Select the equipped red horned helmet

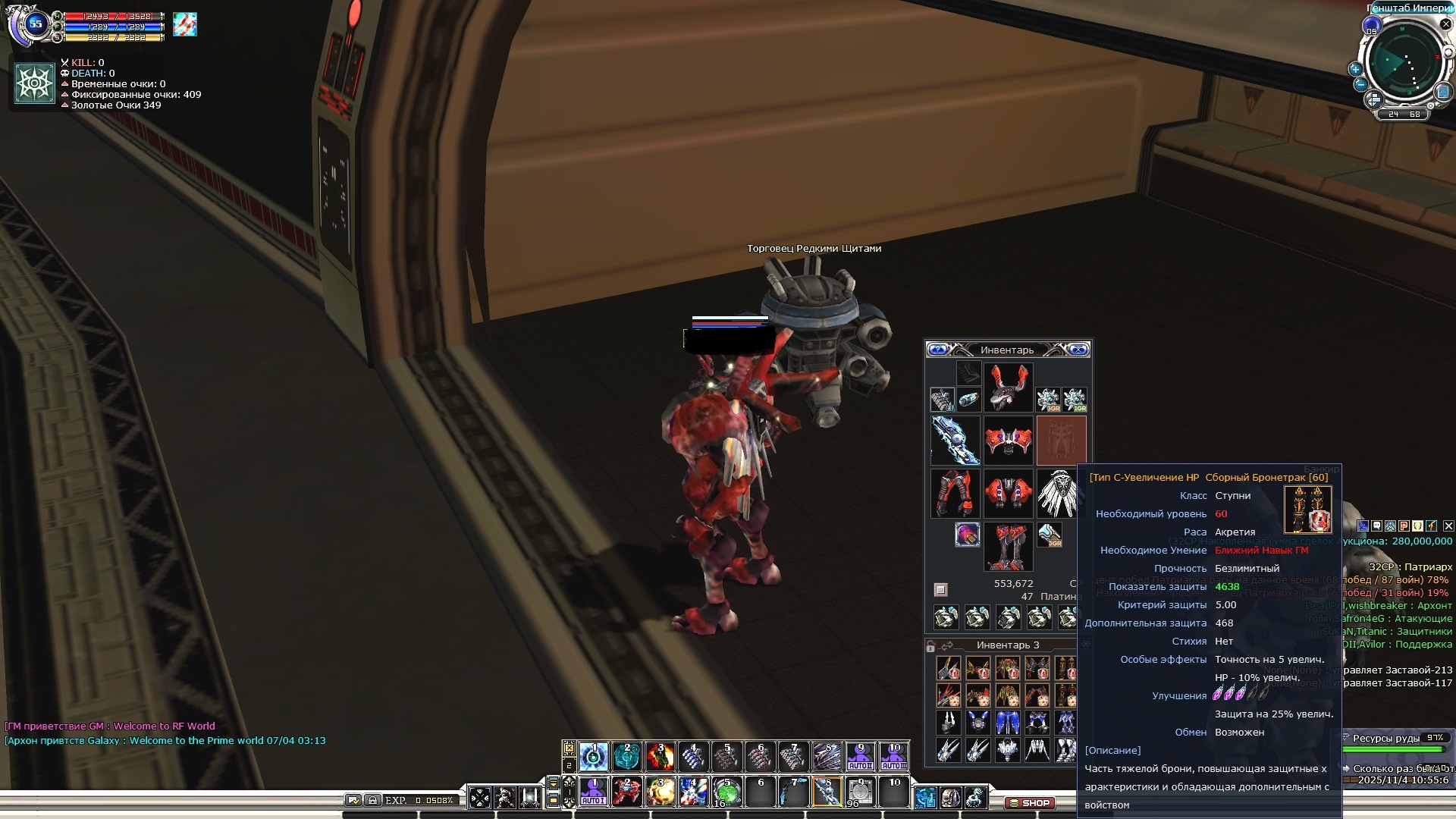tap(1008, 387)
